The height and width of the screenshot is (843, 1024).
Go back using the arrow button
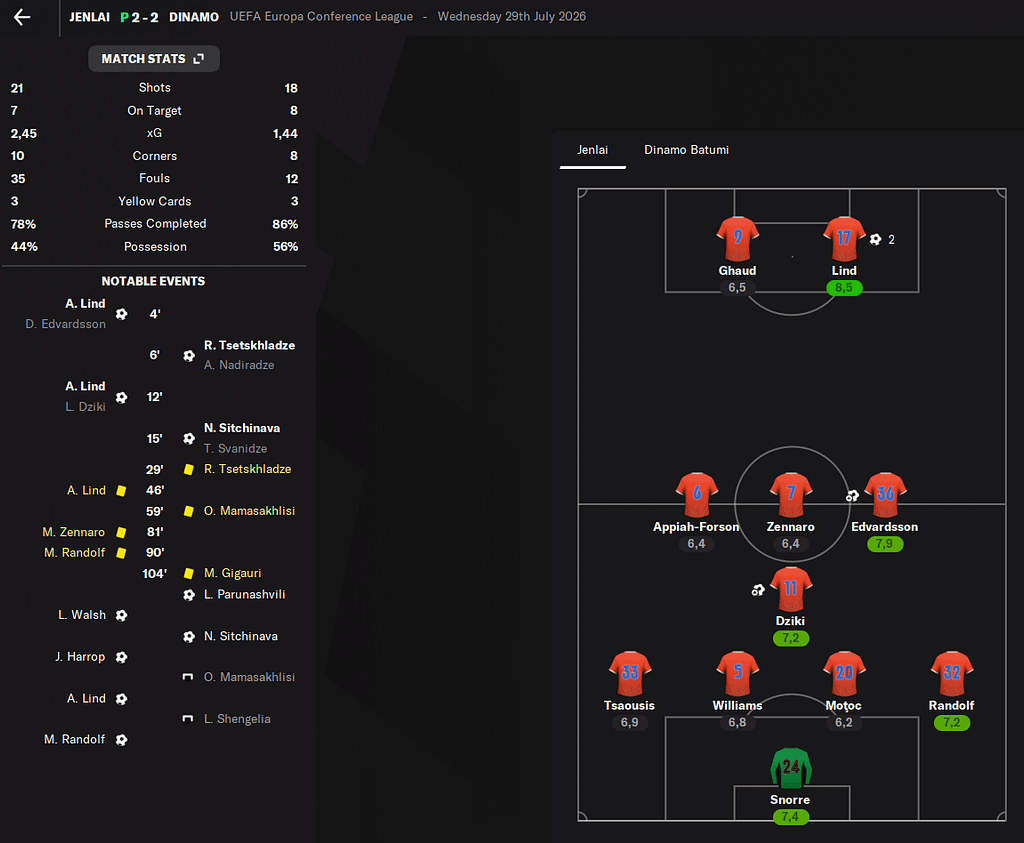pyautogui.click(x=22, y=17)
